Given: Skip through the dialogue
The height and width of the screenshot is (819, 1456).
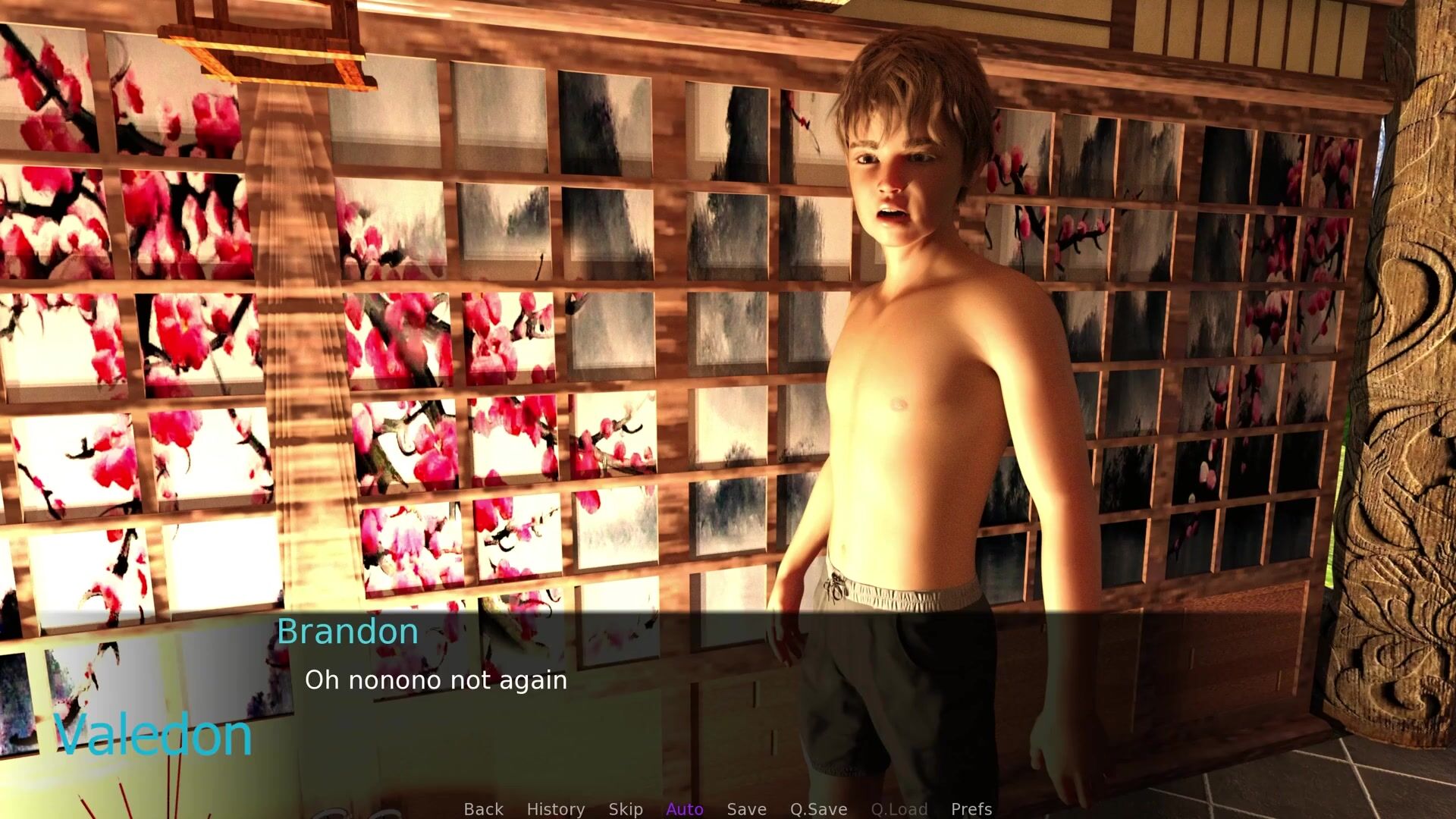Looking at the screenshot, I should (625, 809).
